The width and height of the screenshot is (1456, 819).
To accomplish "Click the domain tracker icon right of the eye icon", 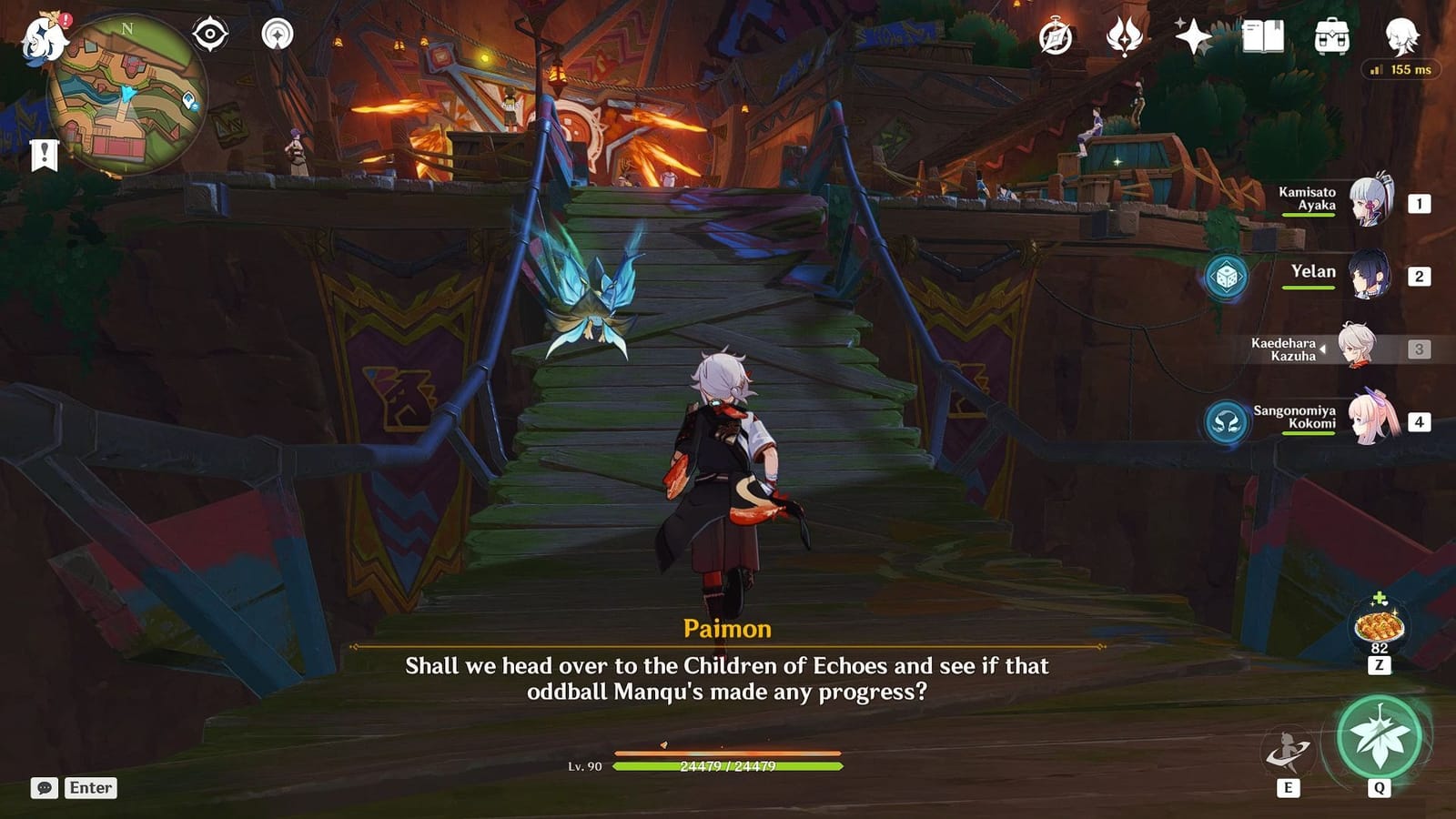I will click(x=276, y=35).
